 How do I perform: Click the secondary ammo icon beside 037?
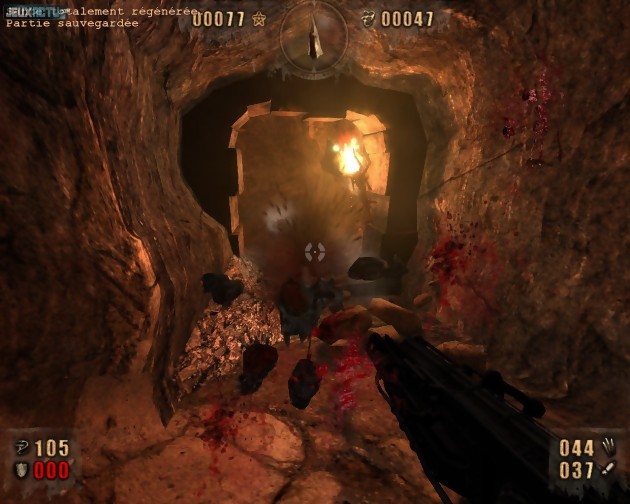click(x=607, y=469)
